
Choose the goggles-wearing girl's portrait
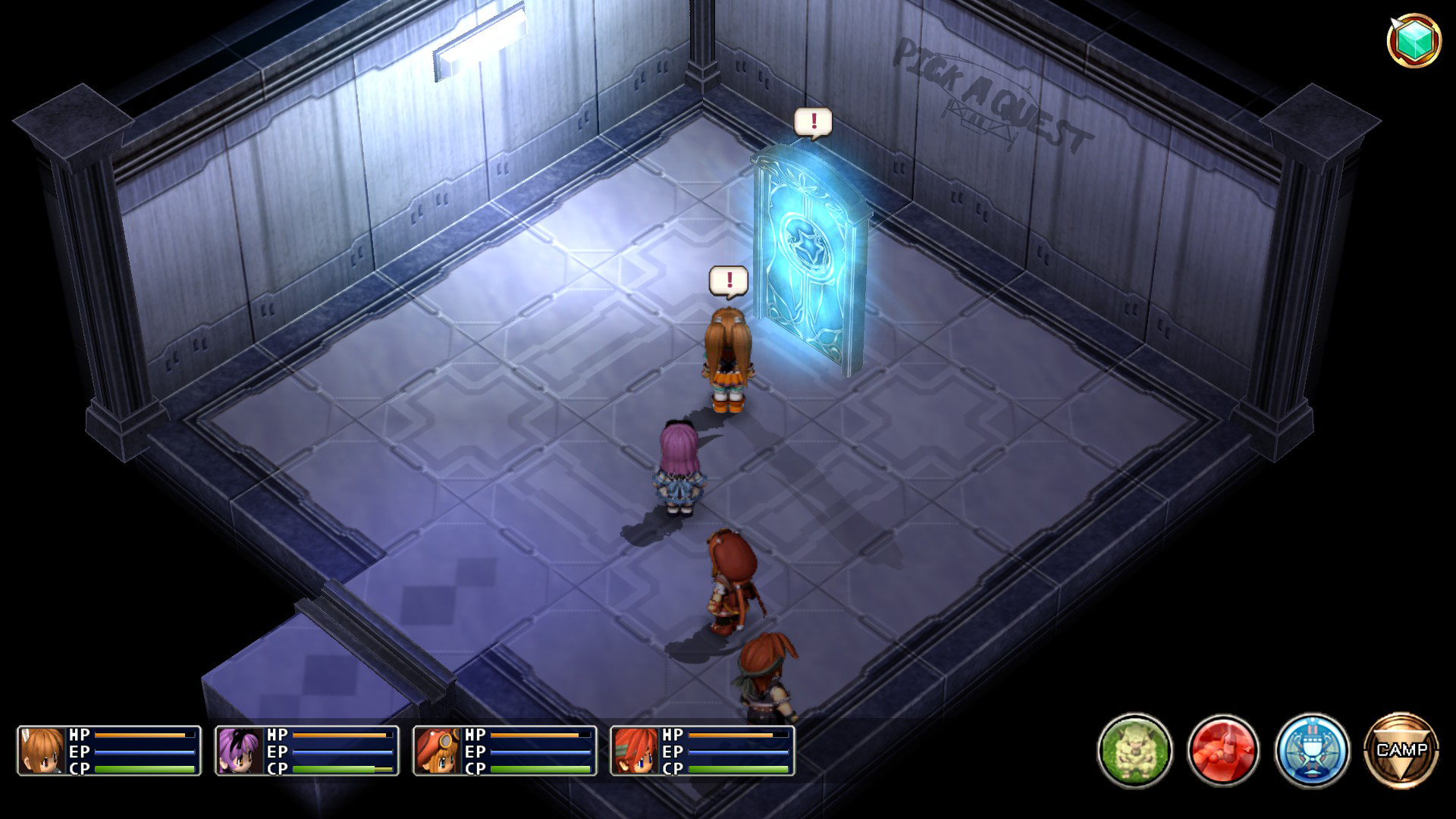(438, 751)
